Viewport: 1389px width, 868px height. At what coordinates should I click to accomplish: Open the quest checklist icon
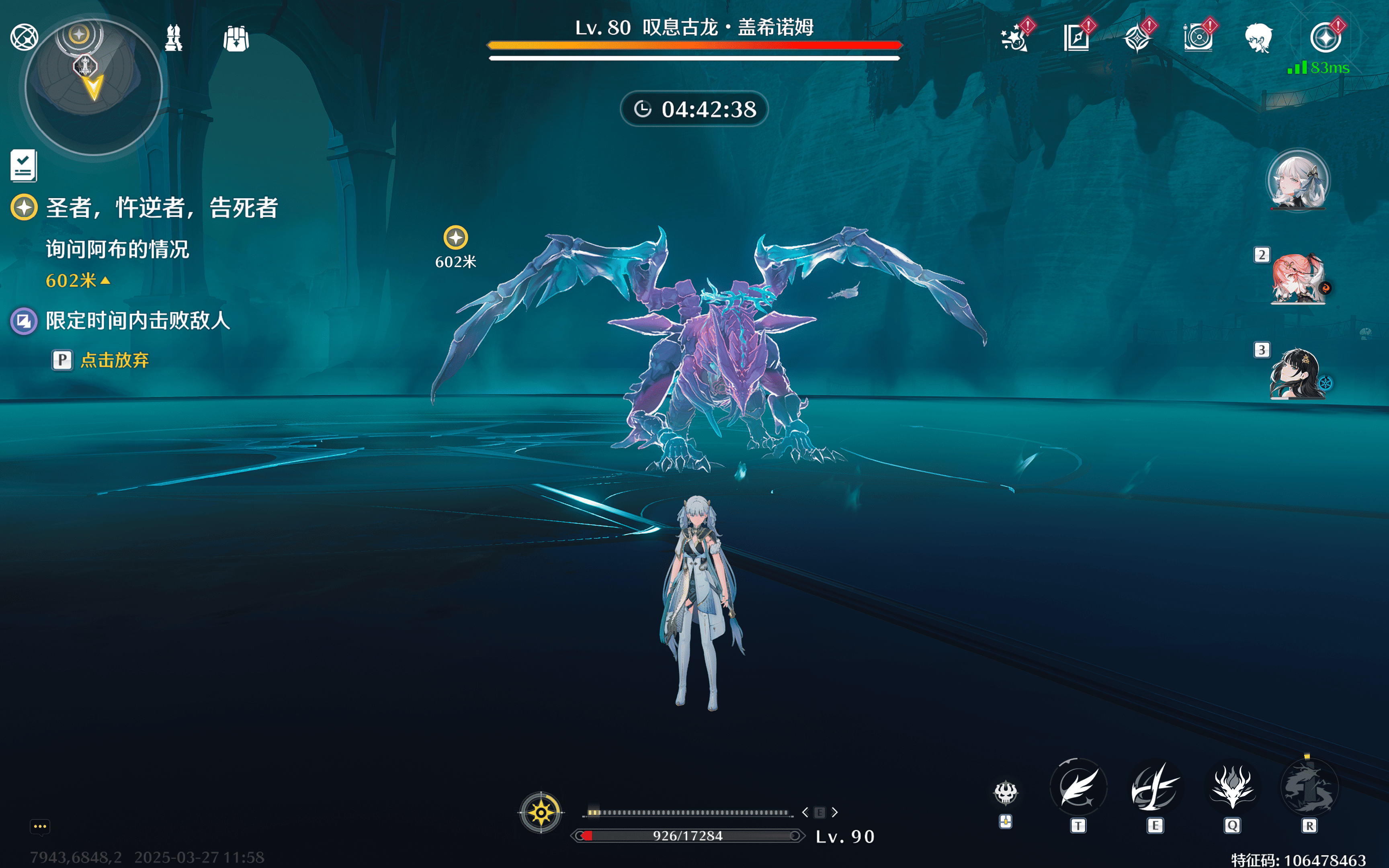[24, 166]
